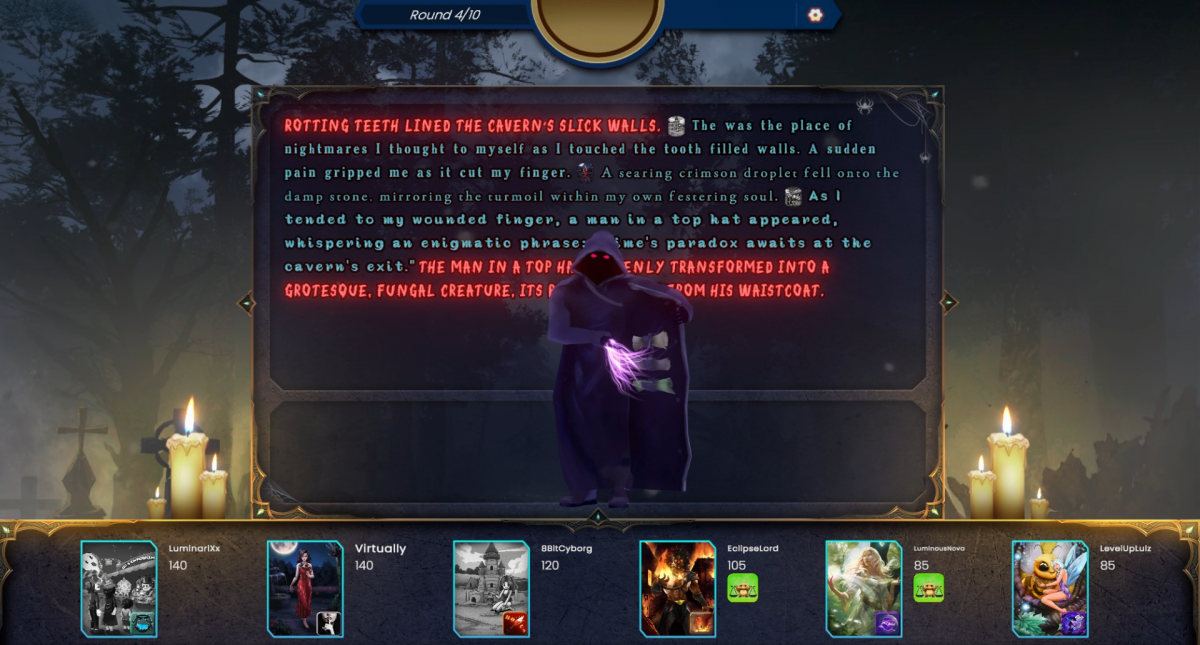Open settings with the gear icon
Viewport: 1200px width, 645px height.
(x=815, y=15)
